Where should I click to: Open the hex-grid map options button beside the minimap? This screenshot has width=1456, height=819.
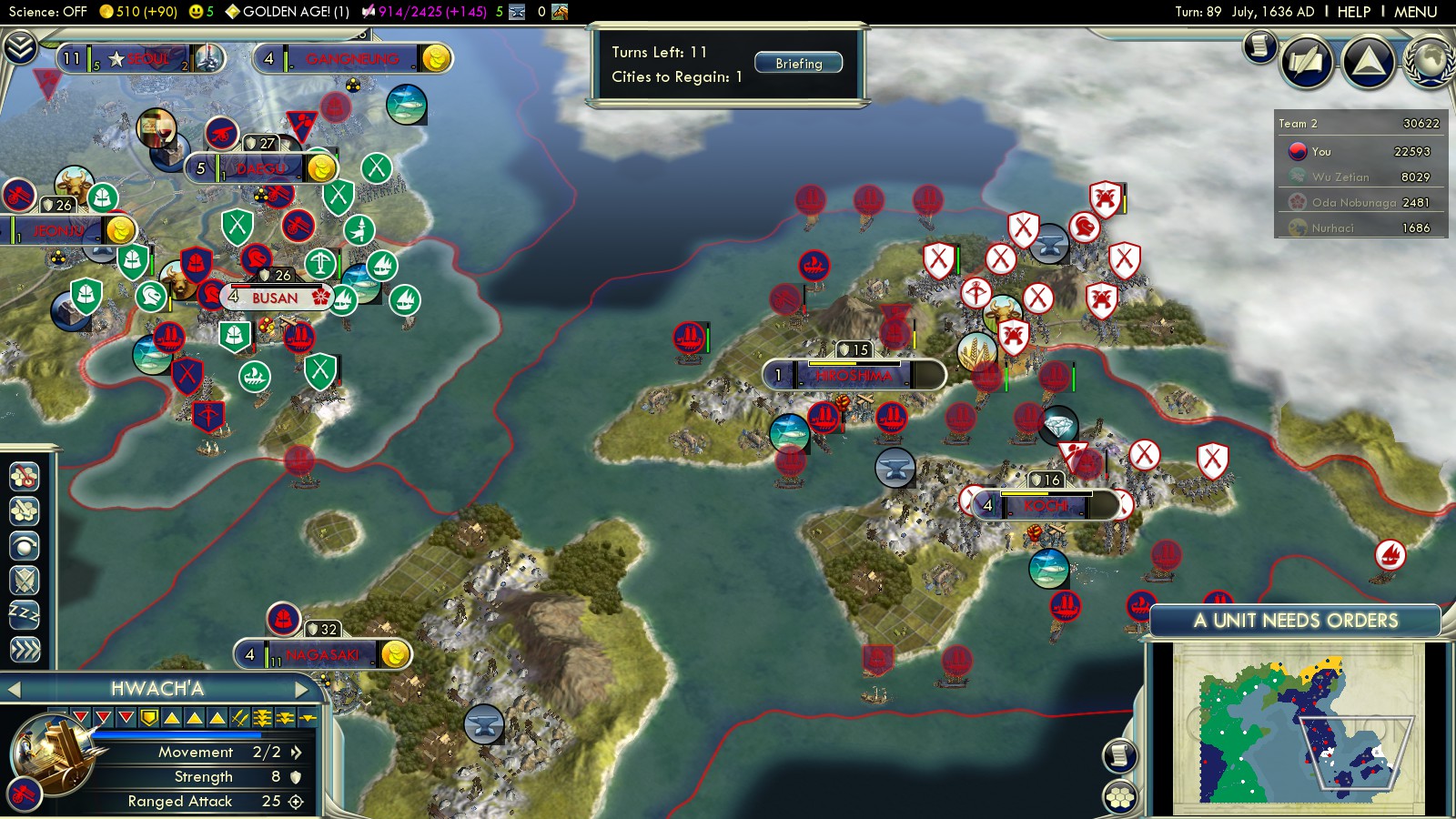[x=1120, y=797]
